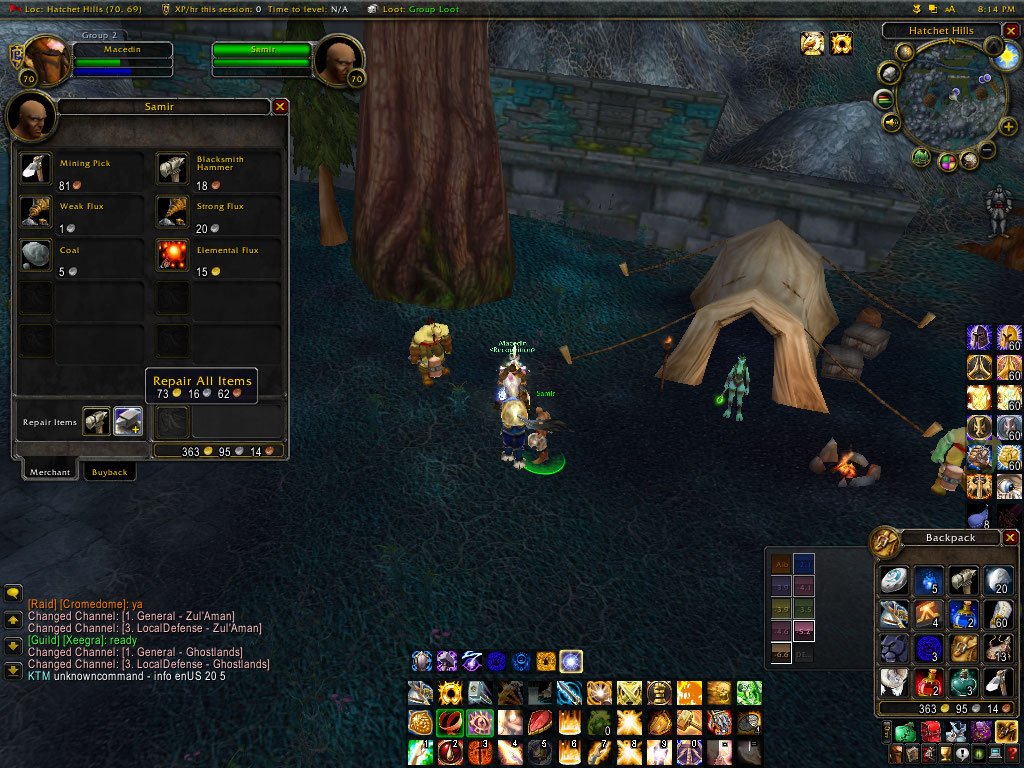This screenshot has width=1024, height=768.
Task: Zoom out the minimap
Action: click(x=987, y=151)
